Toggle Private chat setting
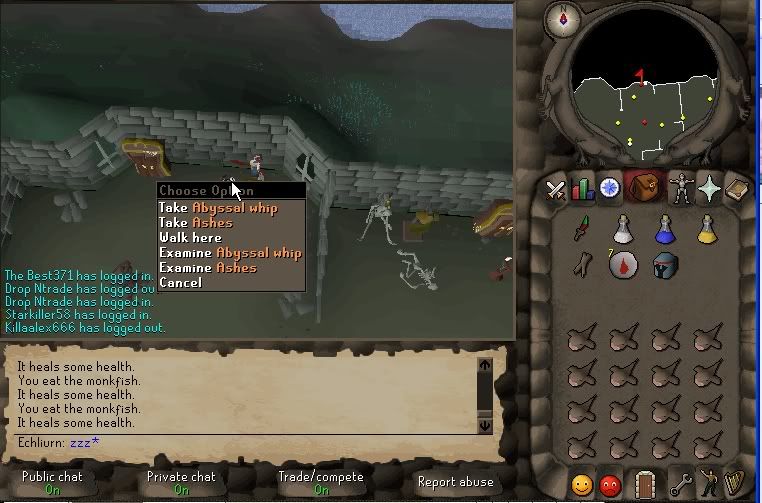The width and height of the screenshot is (762, 503). tap(181, 483)
